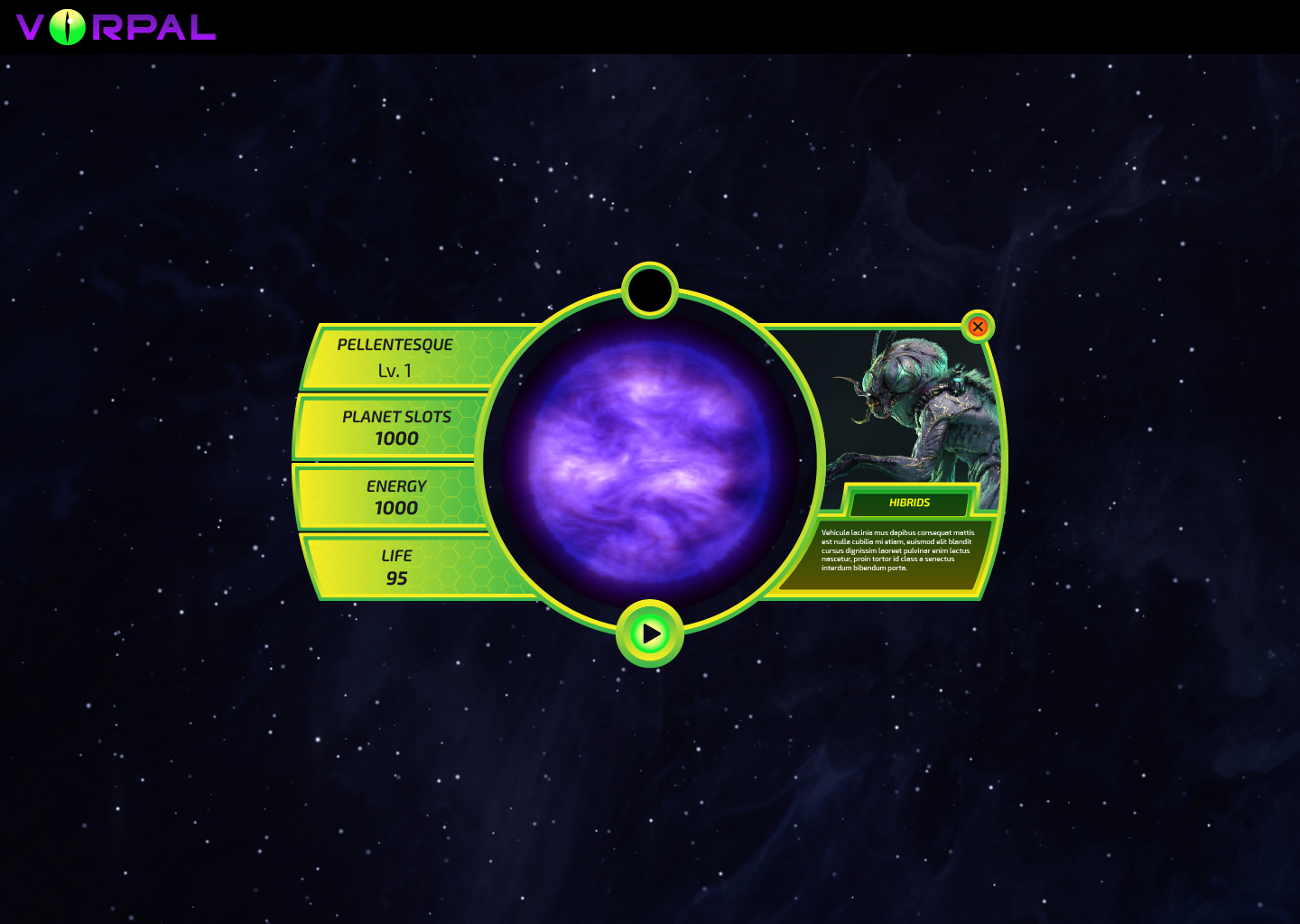Viewport: 1300px width, 924px height.
Task: Select the Hibrids species label
Action: click(x=909, y=503)
